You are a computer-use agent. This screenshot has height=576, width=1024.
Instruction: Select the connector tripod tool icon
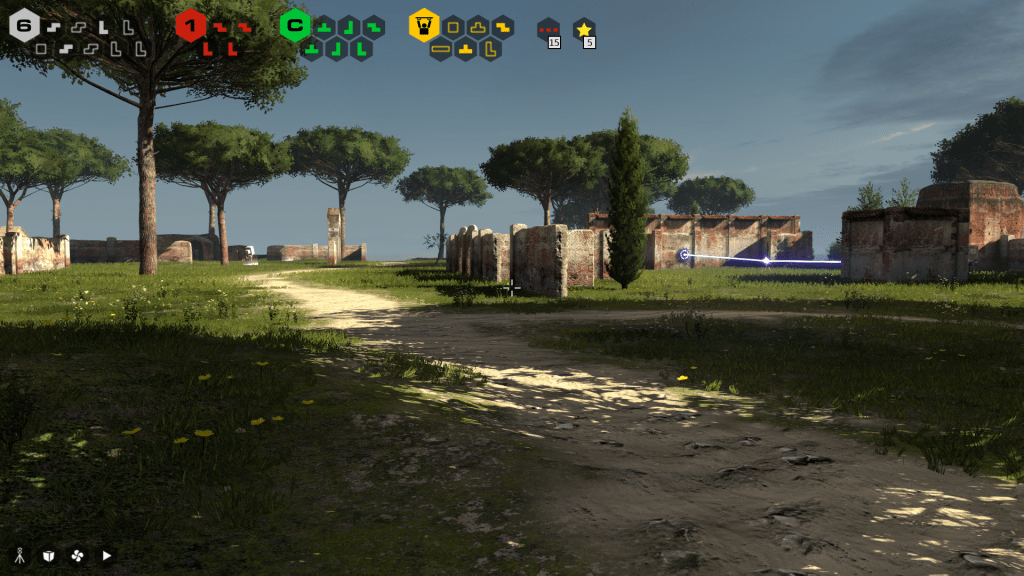coord(20,555)
